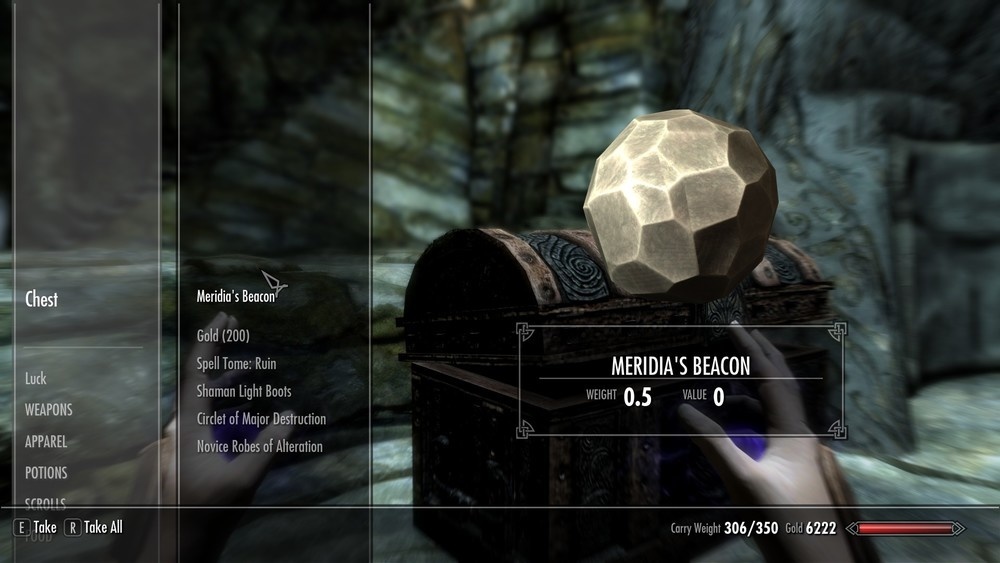Choose Spell Tome: Ruin from the list
Viewport: 1000px width, 563px height.
[243, 364]
